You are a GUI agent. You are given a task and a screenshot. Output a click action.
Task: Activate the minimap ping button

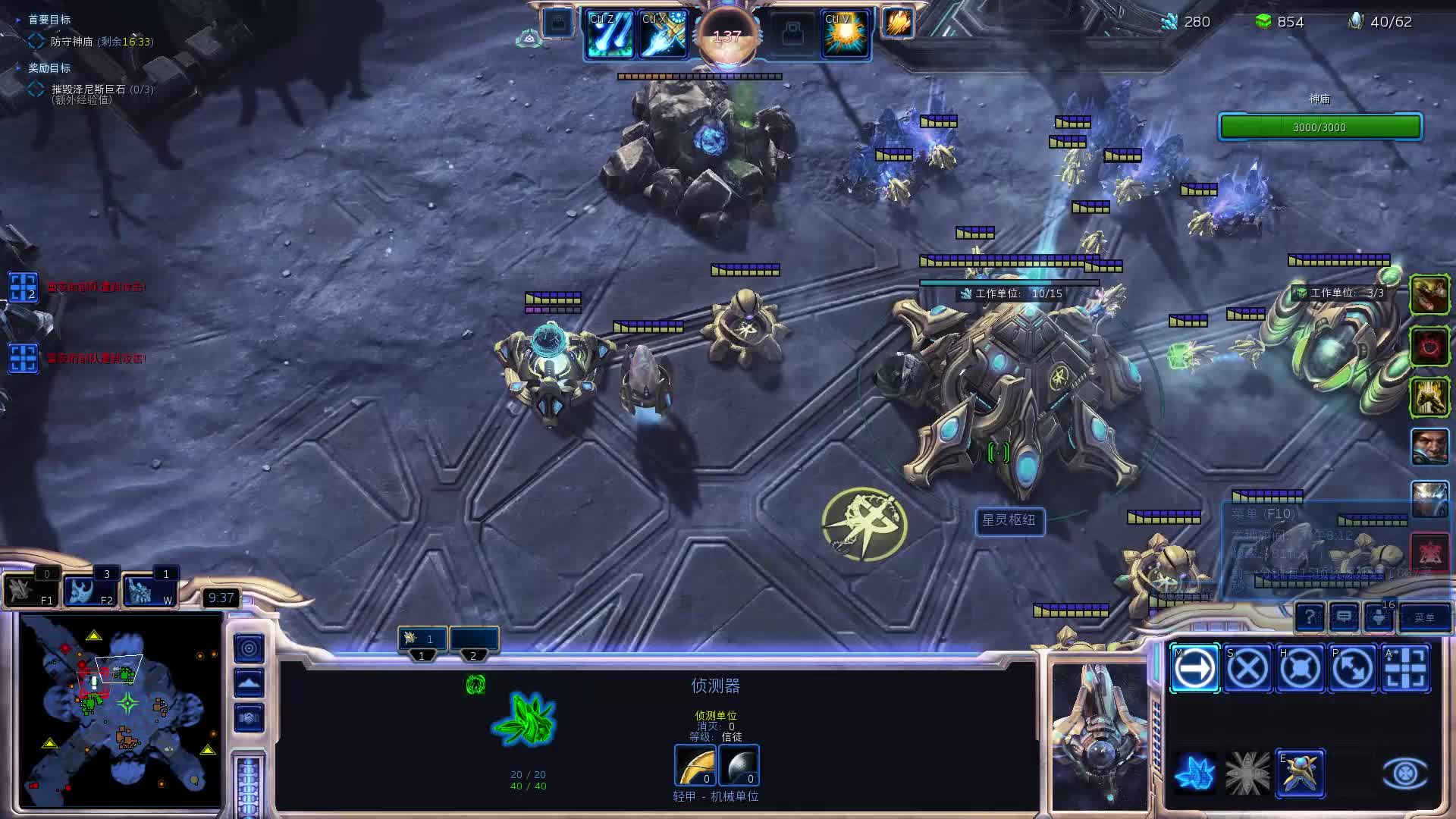tap(249, 648)
